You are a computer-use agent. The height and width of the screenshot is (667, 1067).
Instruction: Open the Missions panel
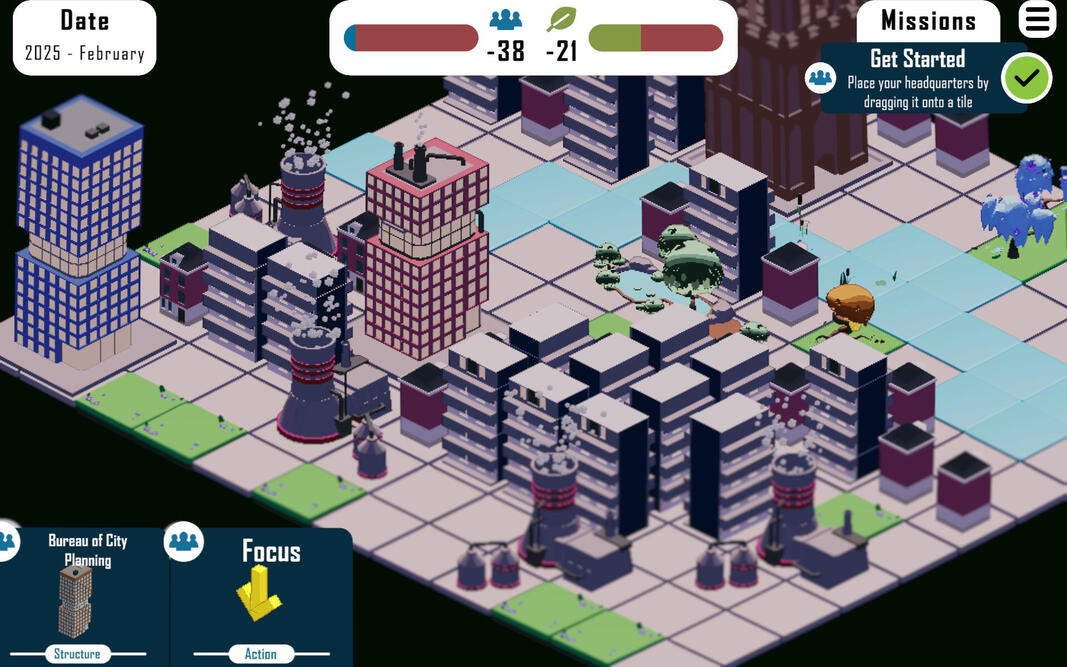(928, 21)
